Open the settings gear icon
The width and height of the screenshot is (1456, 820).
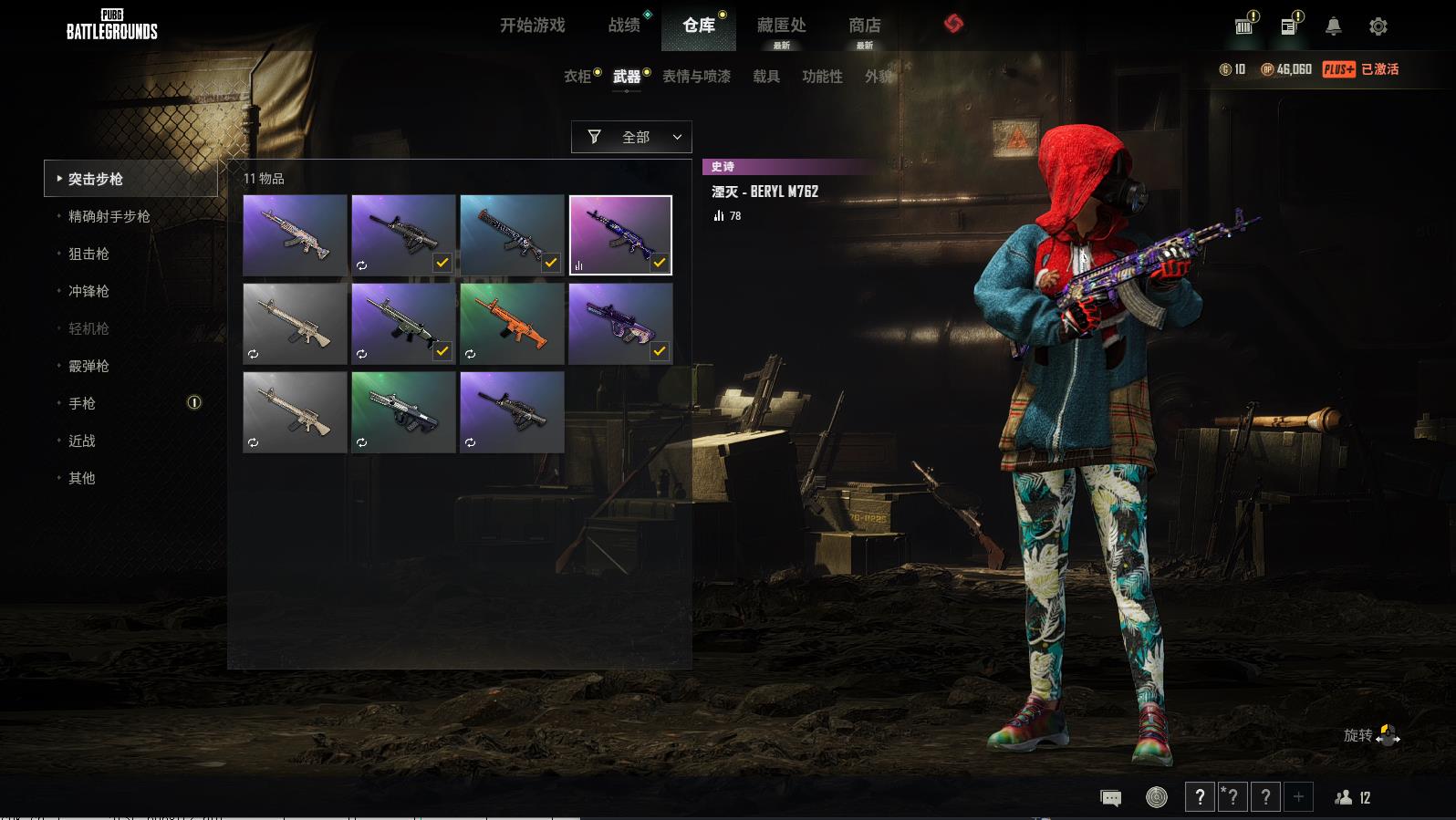pyautogui.click(x=1379, y=25)
